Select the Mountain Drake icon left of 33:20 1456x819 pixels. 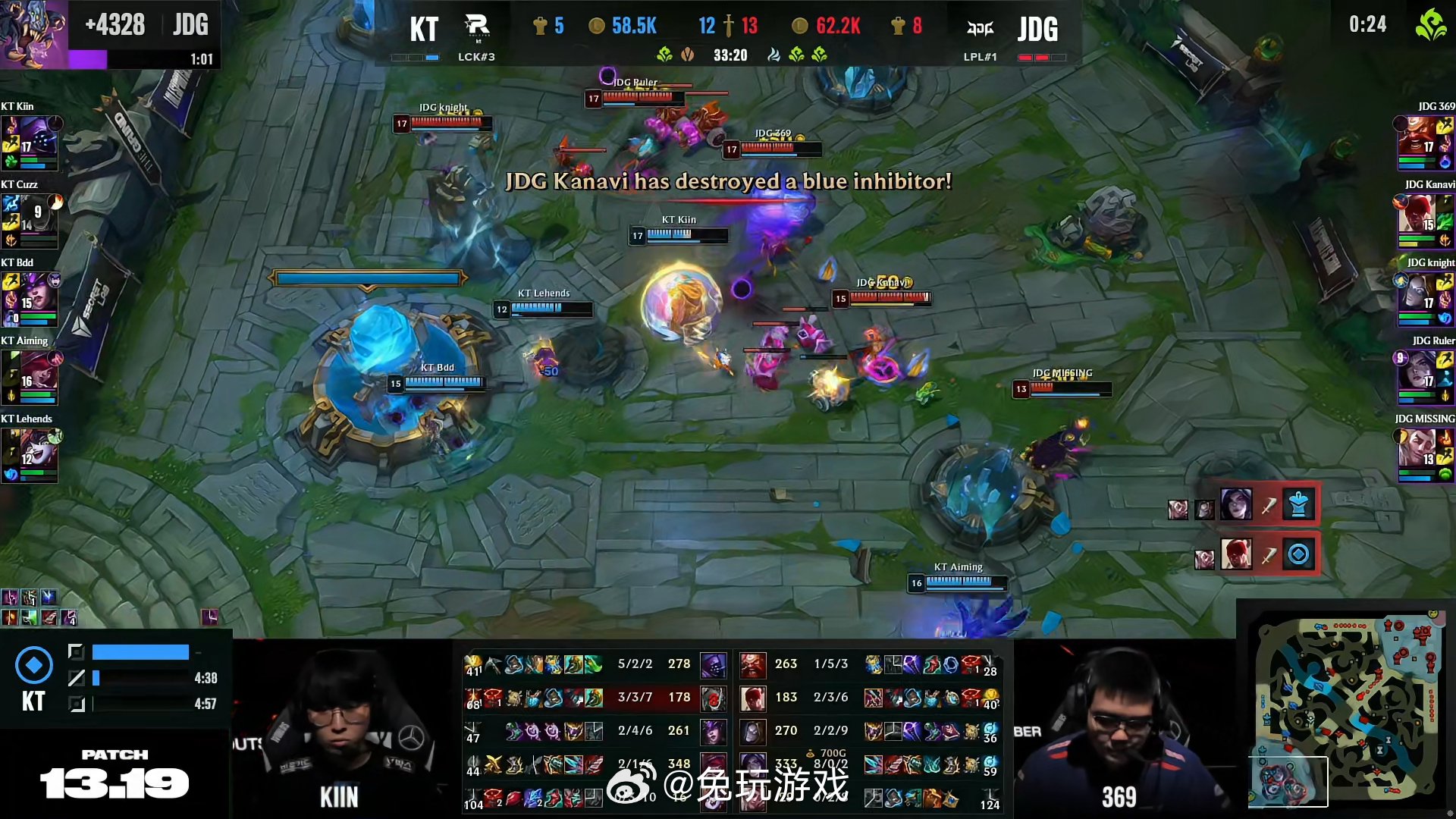pyautogui.click(x=686, y=55)
